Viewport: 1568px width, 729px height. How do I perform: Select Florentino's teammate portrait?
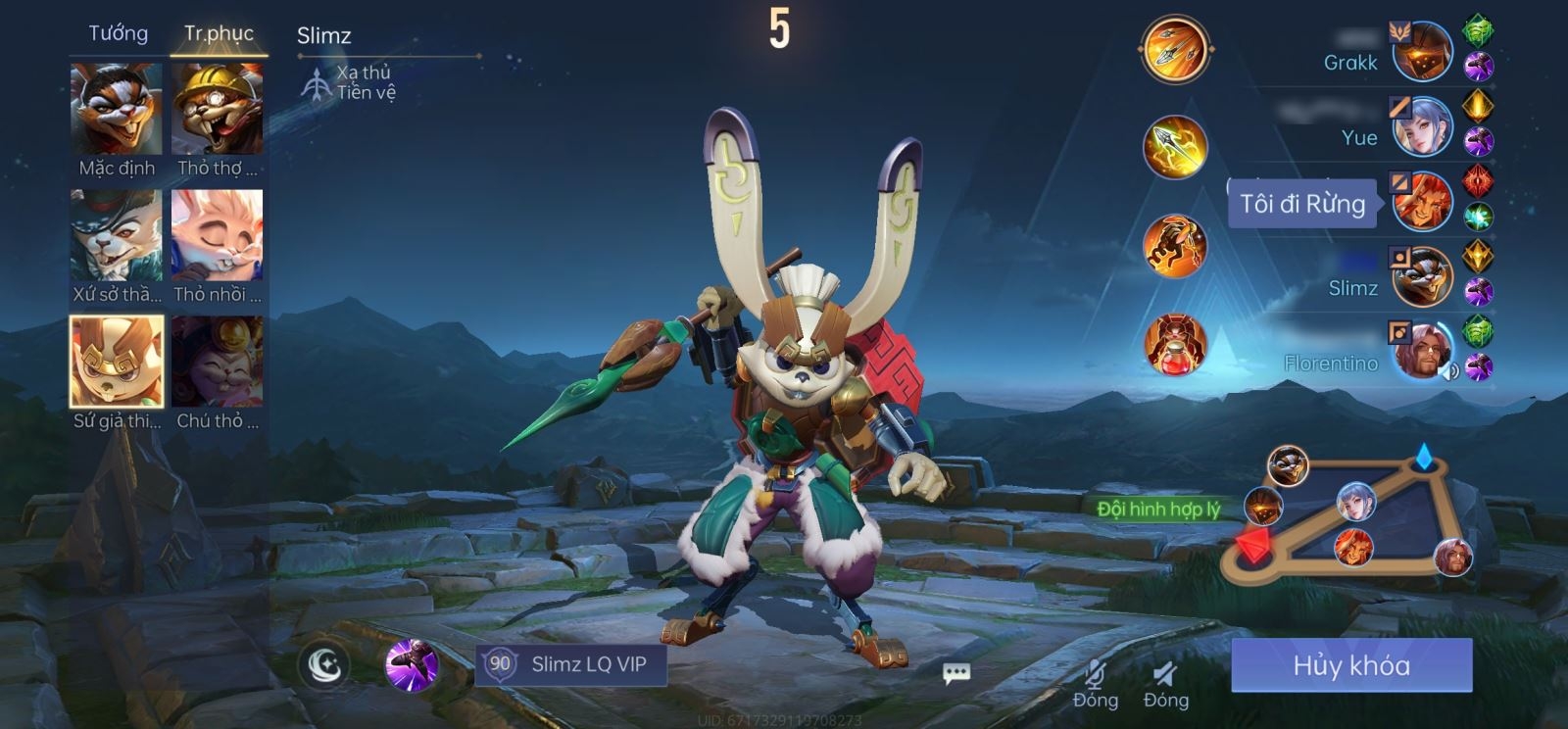(x=1422, y=350)
